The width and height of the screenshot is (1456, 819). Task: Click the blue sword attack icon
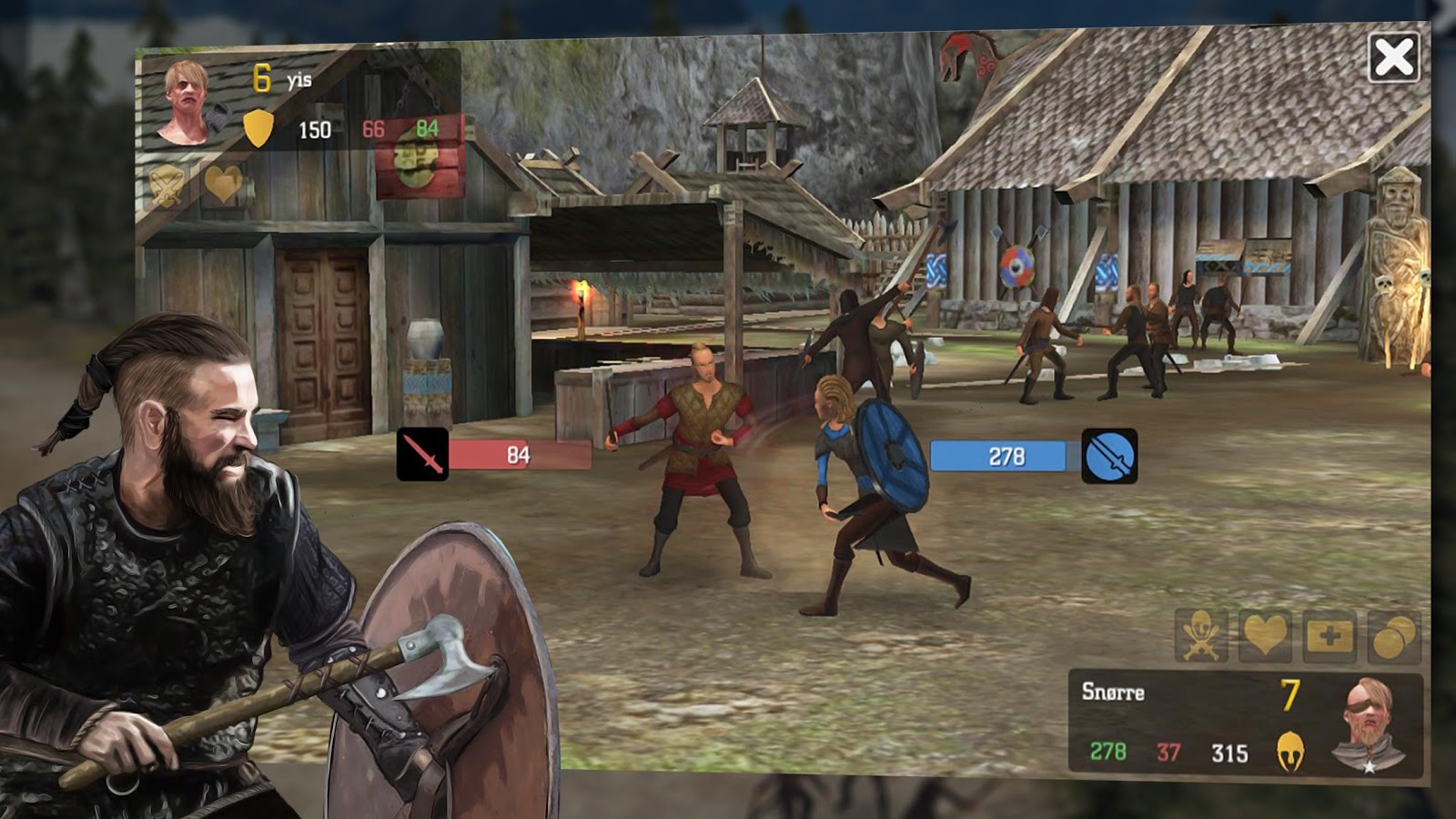coord(1109,456)
